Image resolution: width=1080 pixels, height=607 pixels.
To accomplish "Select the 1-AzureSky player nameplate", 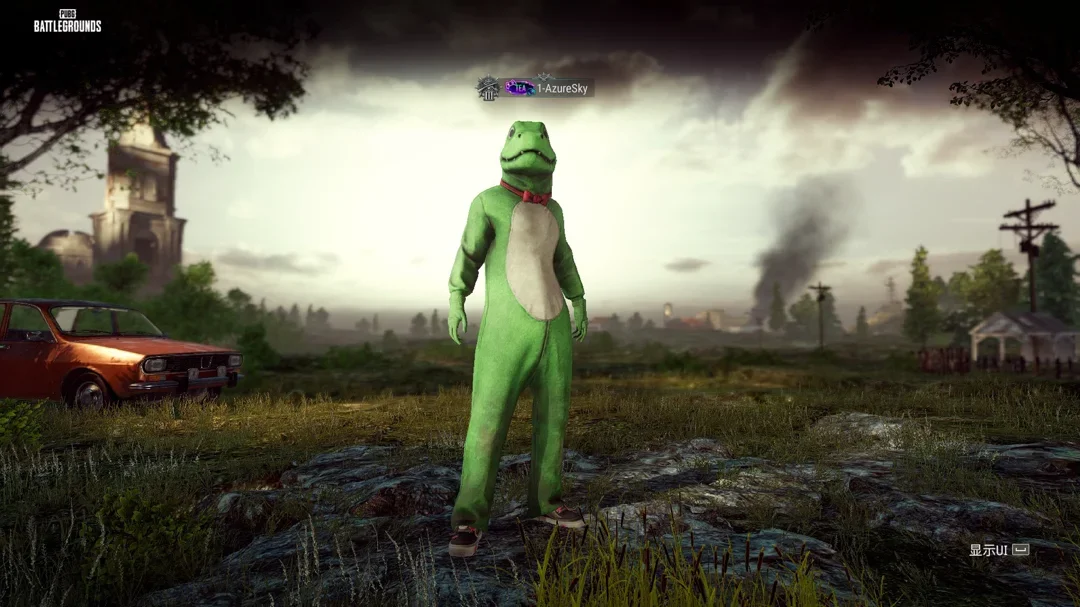I will point(564,88).
